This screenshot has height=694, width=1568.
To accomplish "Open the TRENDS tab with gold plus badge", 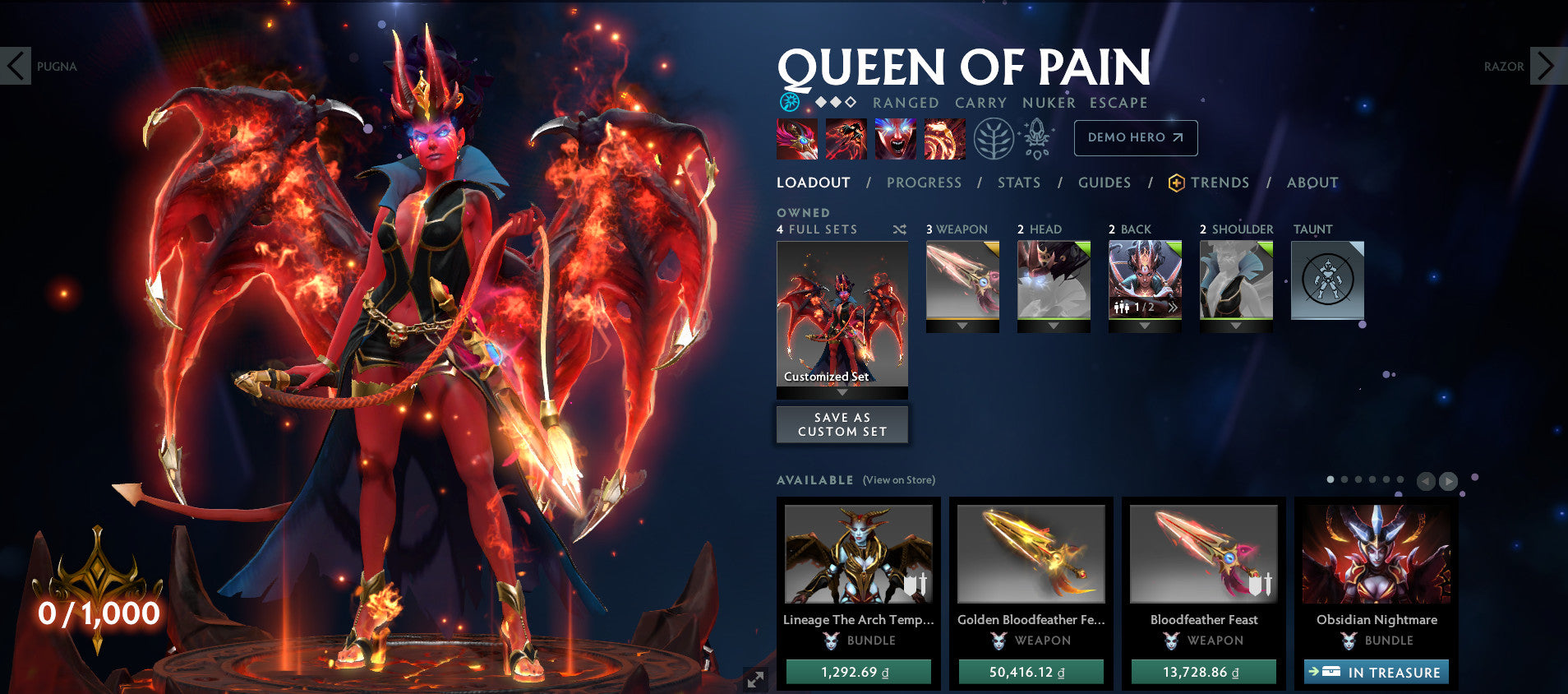I will pyautogui.click(x=1221, y=183).
